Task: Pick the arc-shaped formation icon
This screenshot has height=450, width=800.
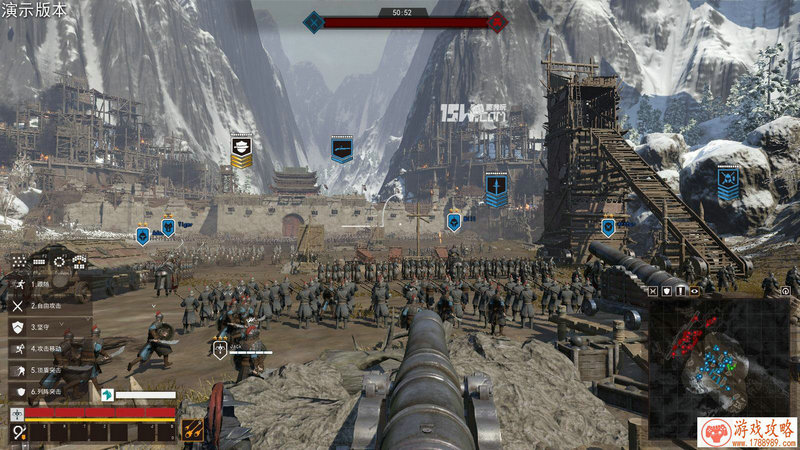Action: 78,262
